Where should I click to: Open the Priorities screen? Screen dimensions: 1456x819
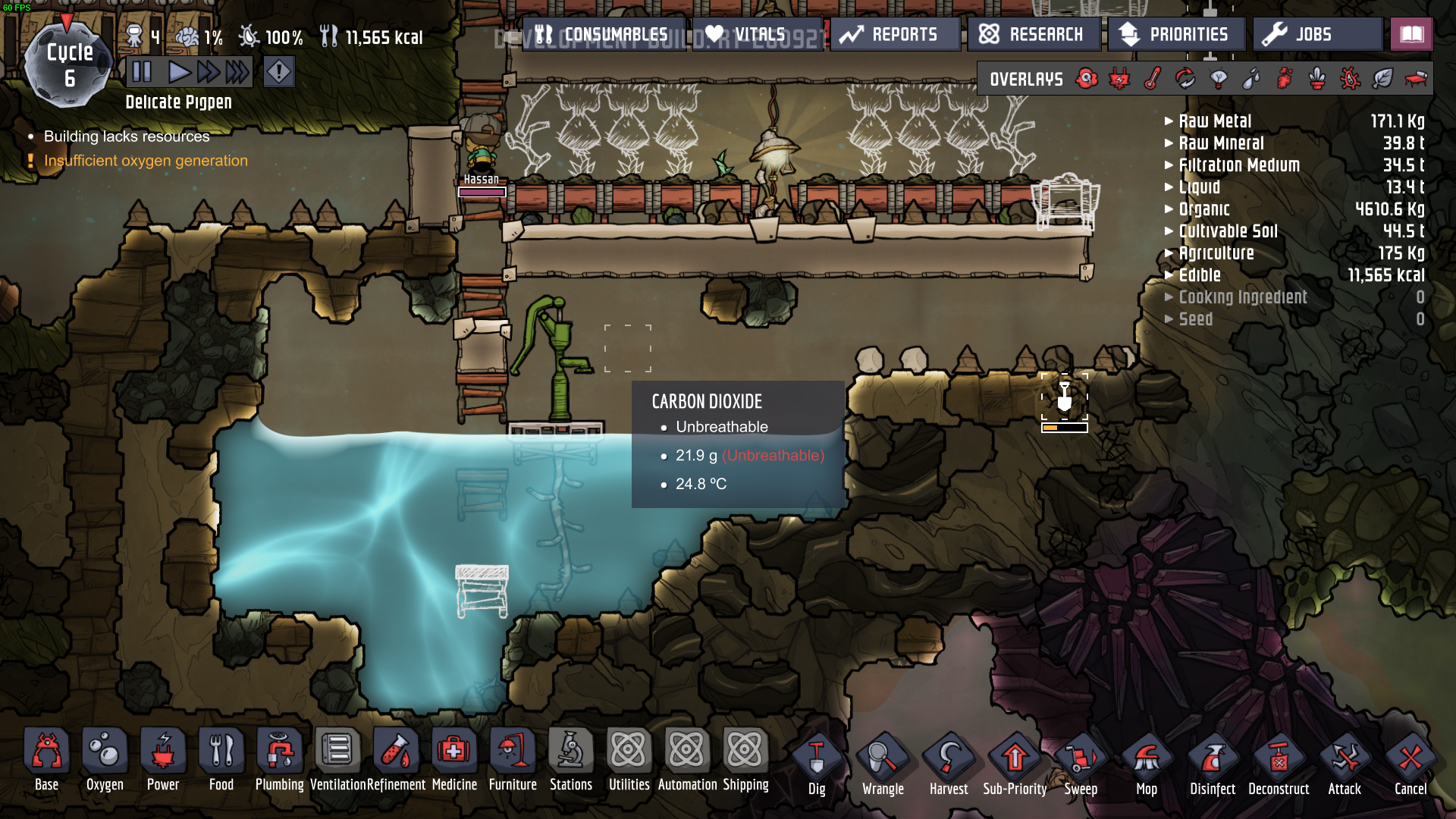[1175, 35]
